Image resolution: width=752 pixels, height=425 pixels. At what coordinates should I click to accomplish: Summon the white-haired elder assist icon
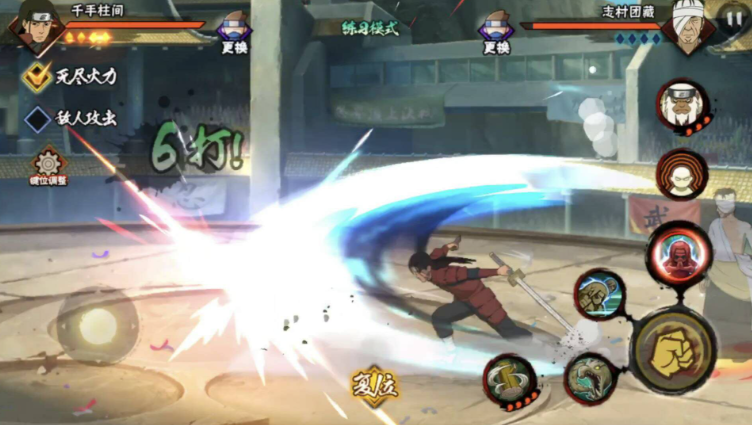pyautogui.click(x=683, y=105)
